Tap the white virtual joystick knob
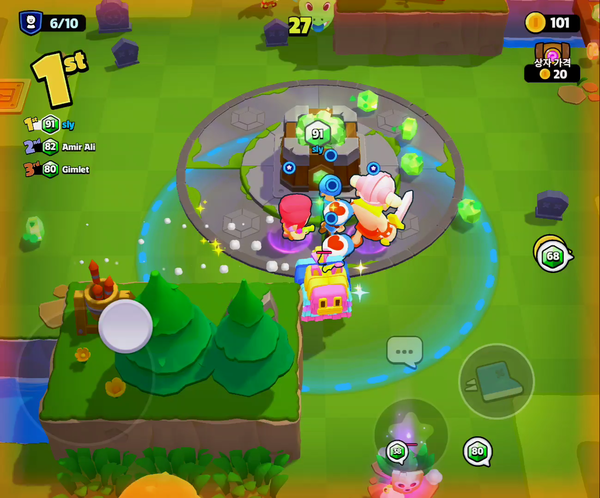 [x=126, y=325]
